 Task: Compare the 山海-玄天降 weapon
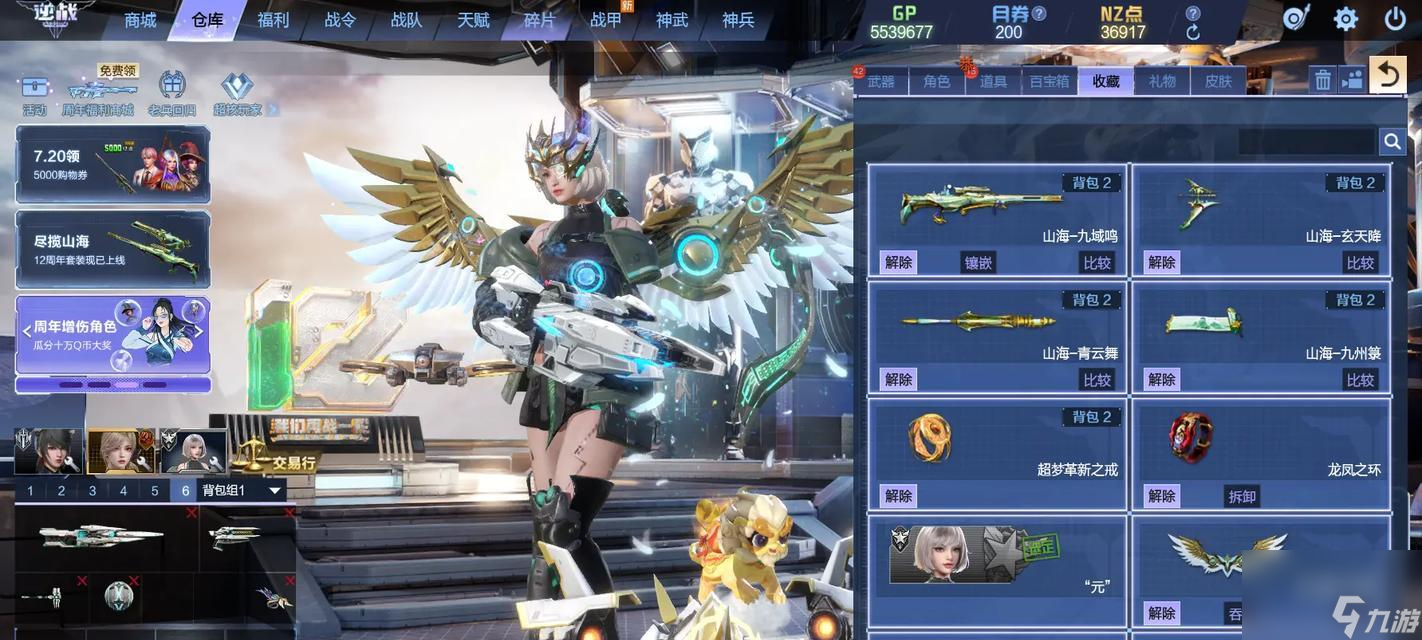point(1360,263)
